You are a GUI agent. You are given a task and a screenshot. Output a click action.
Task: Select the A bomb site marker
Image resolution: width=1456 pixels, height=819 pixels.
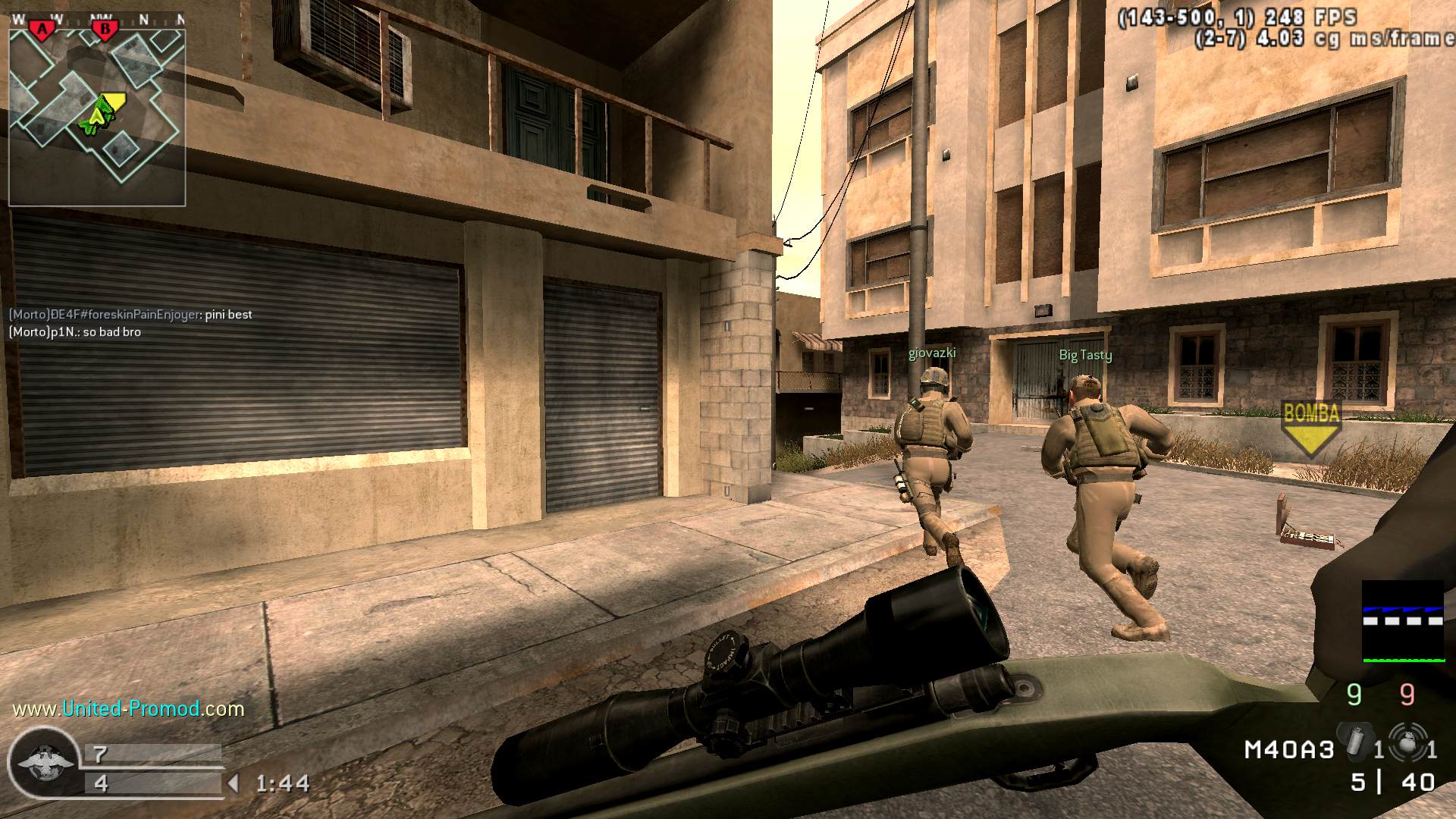(x=43, y=30)
